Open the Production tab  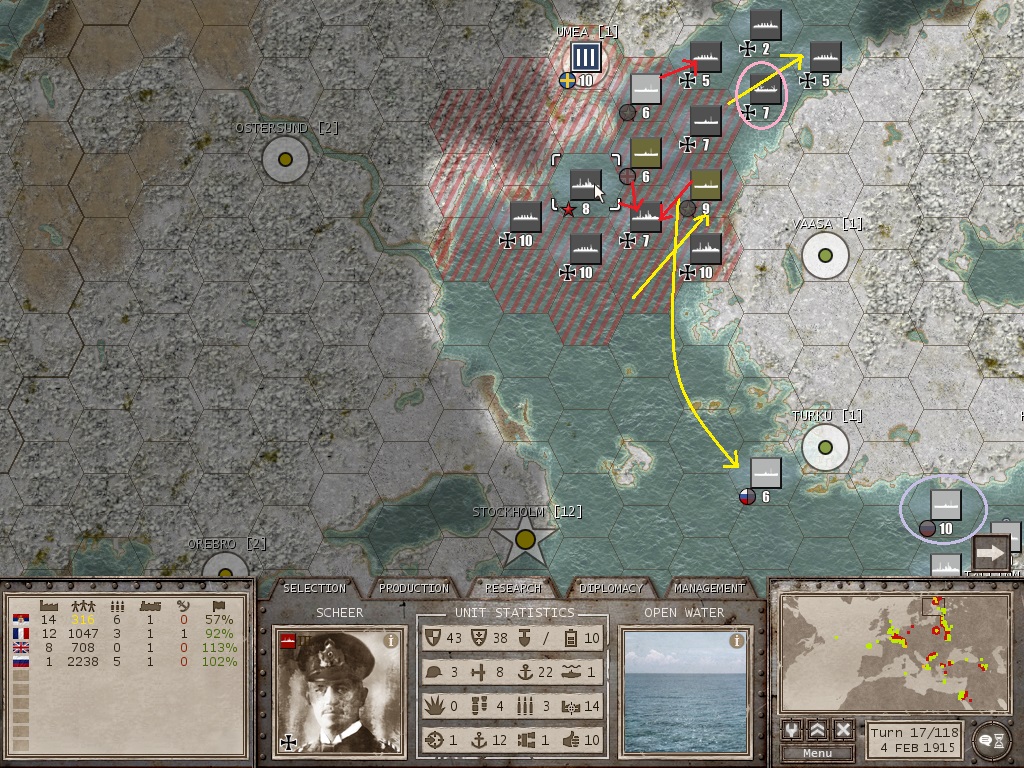click(x=414, y=588)
